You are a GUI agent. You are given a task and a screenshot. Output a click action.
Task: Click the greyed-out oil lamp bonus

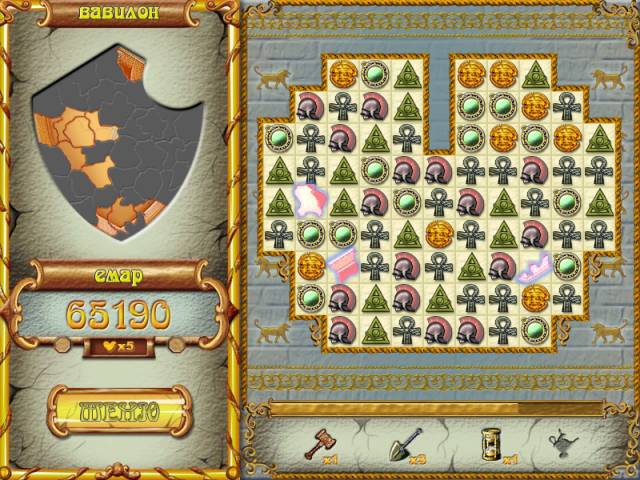pyautogui.click(x=564, y=441)
